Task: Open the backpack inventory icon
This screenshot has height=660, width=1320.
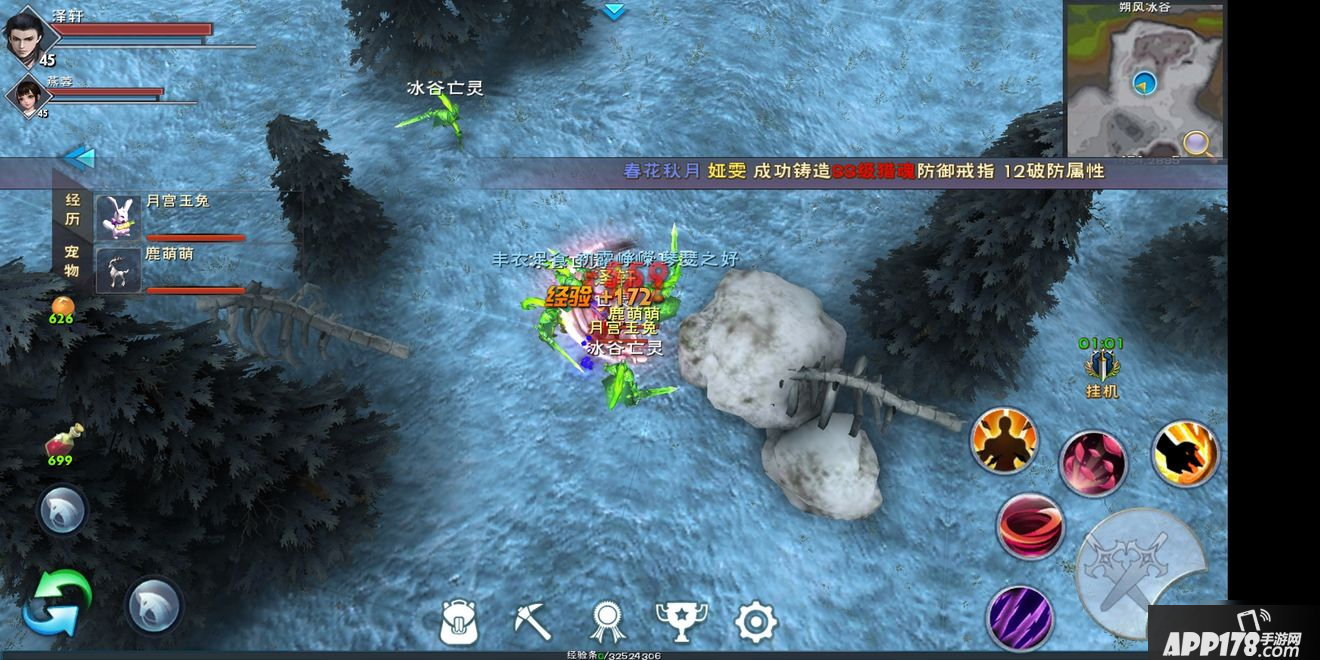Action: (x=459, y=622)
